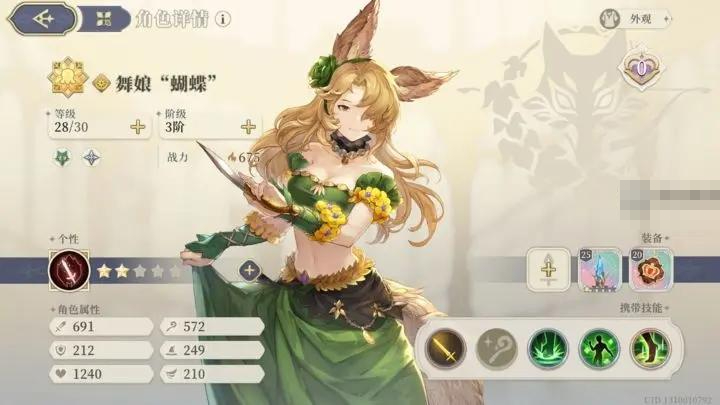Image resolution: width=720 pixels, height=405 pixels.
Task: Select the silver four-point star icon
Action: (90, 157)
